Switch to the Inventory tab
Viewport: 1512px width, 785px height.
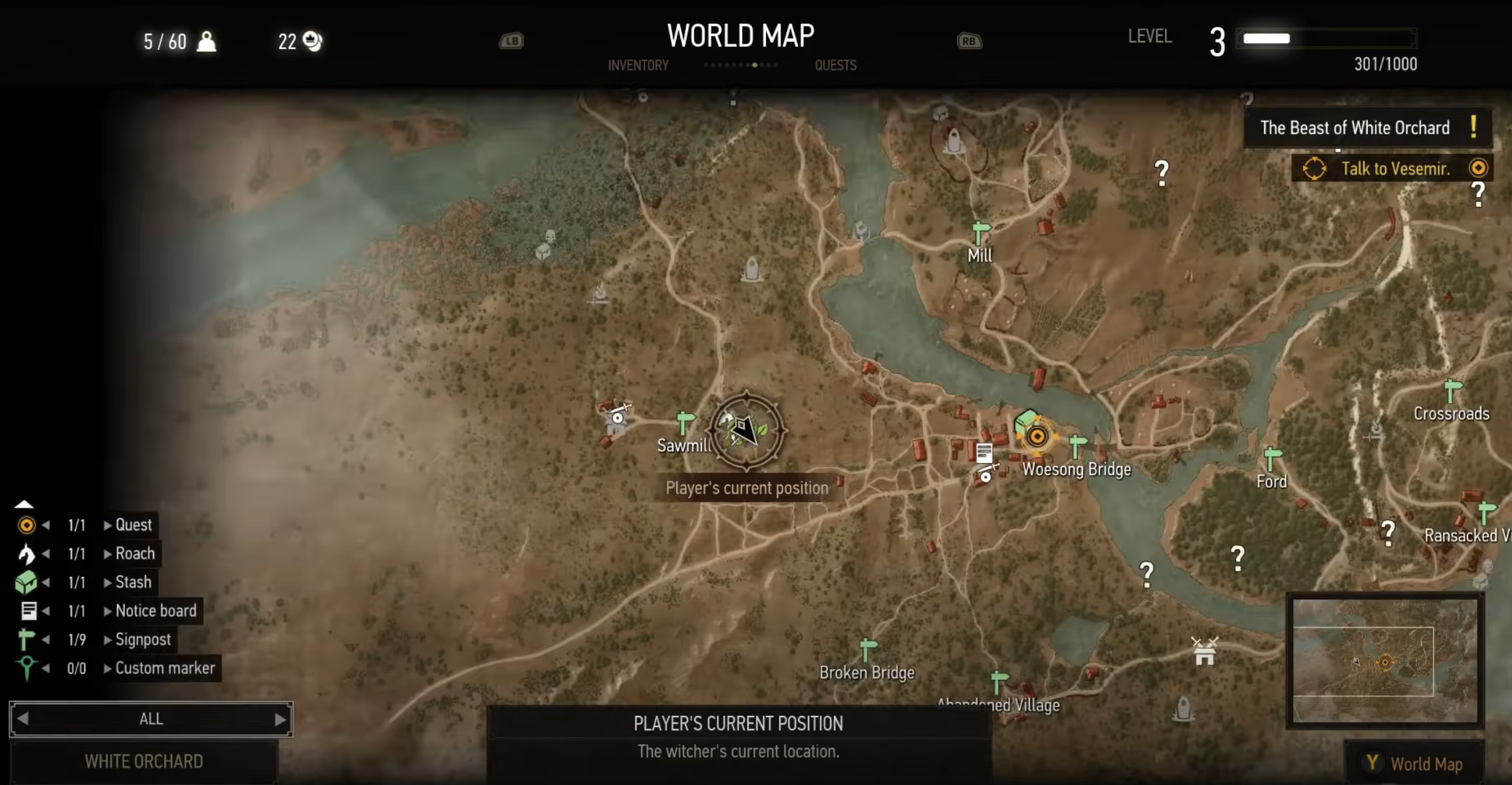click(x=638, y=65)
